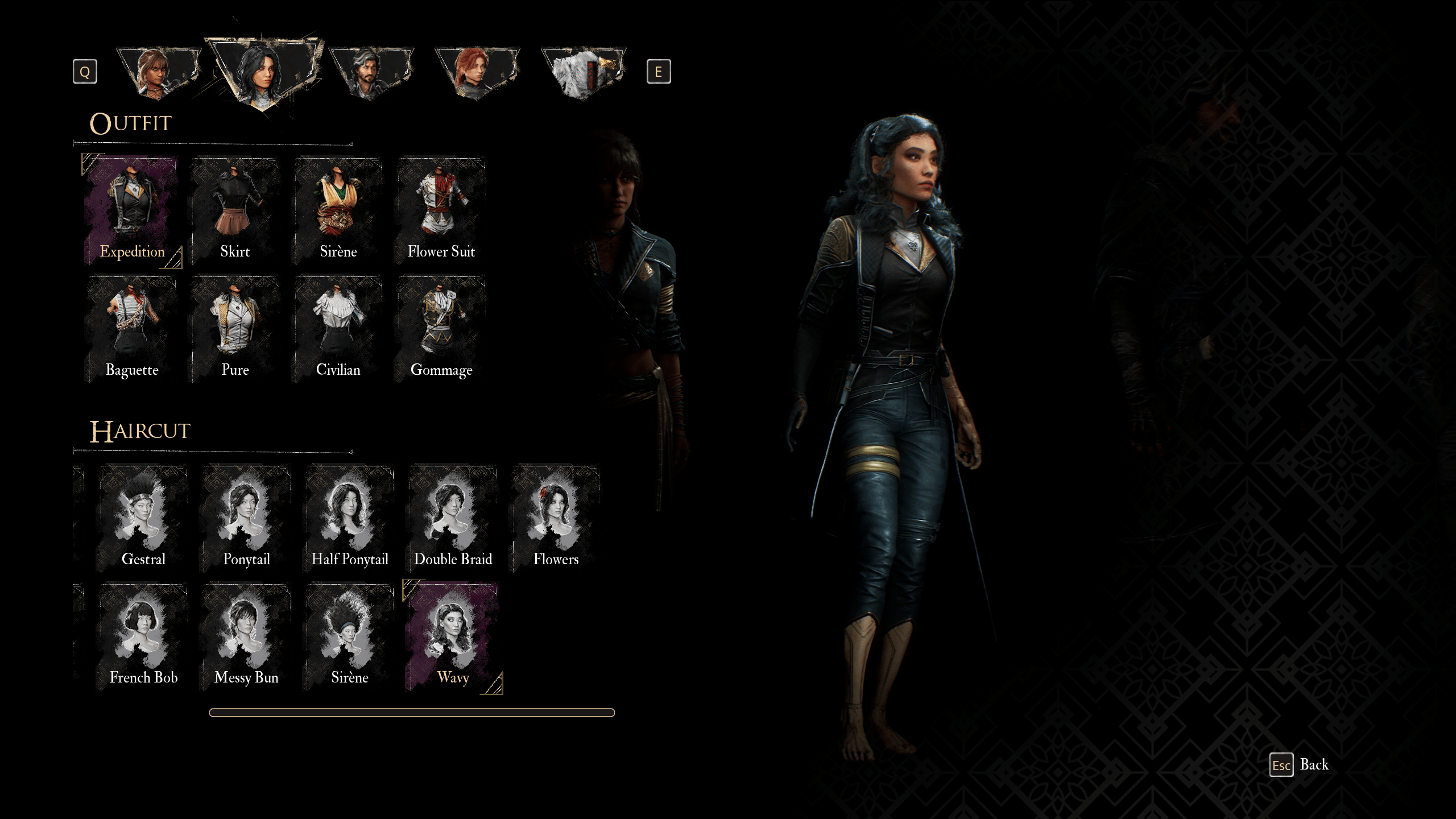Click the Esc Back button
1456x819 pixels.
(1298, 764)
